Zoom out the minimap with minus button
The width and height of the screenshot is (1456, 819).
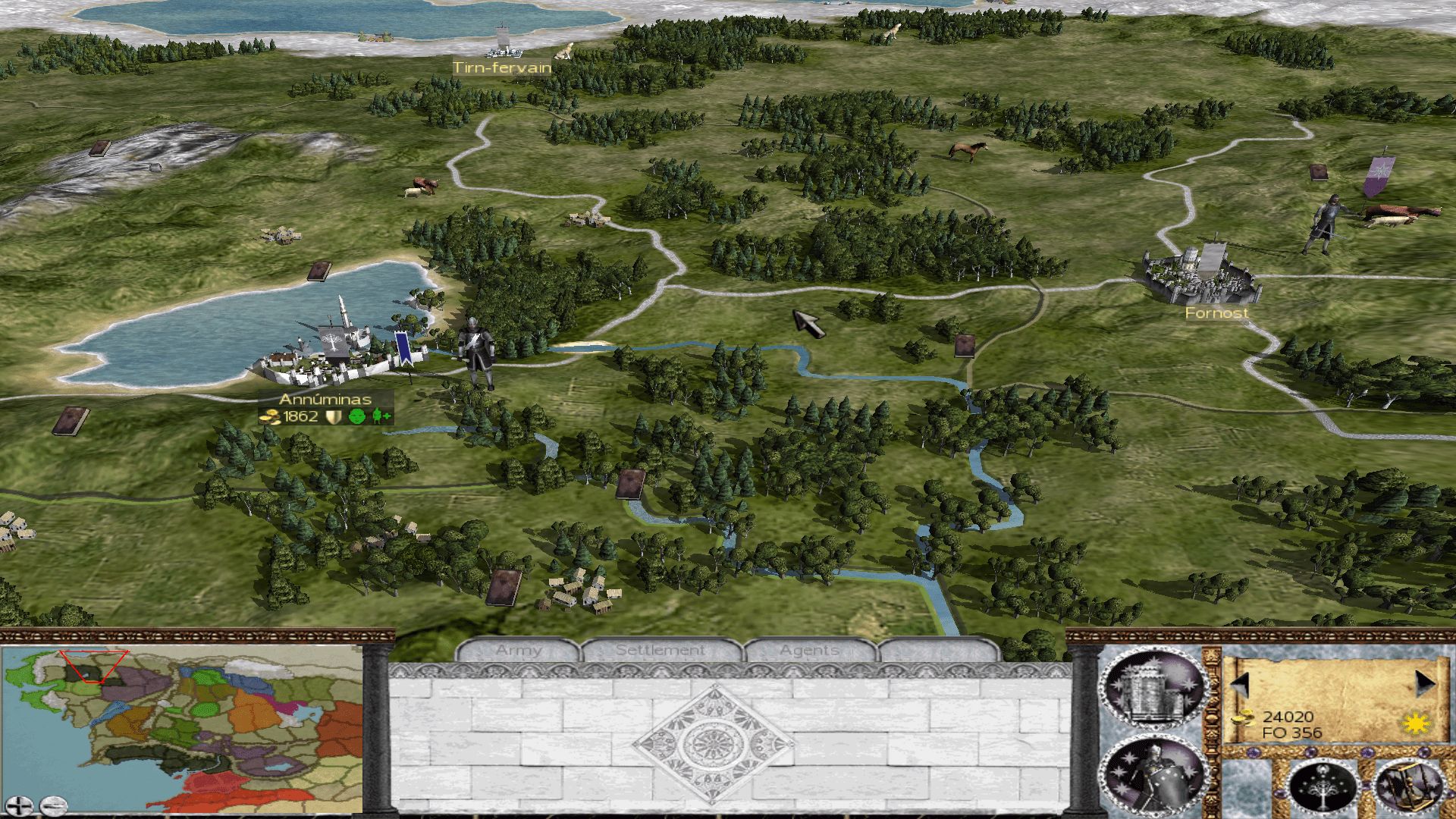pyautogui.click(x=53, y=805)
